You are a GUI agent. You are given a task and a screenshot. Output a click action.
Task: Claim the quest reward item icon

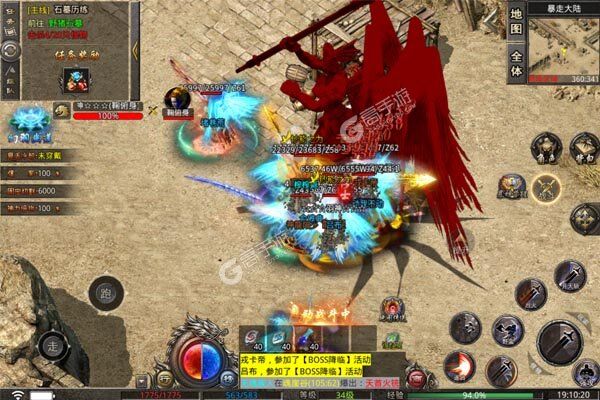tap(73, 79)
